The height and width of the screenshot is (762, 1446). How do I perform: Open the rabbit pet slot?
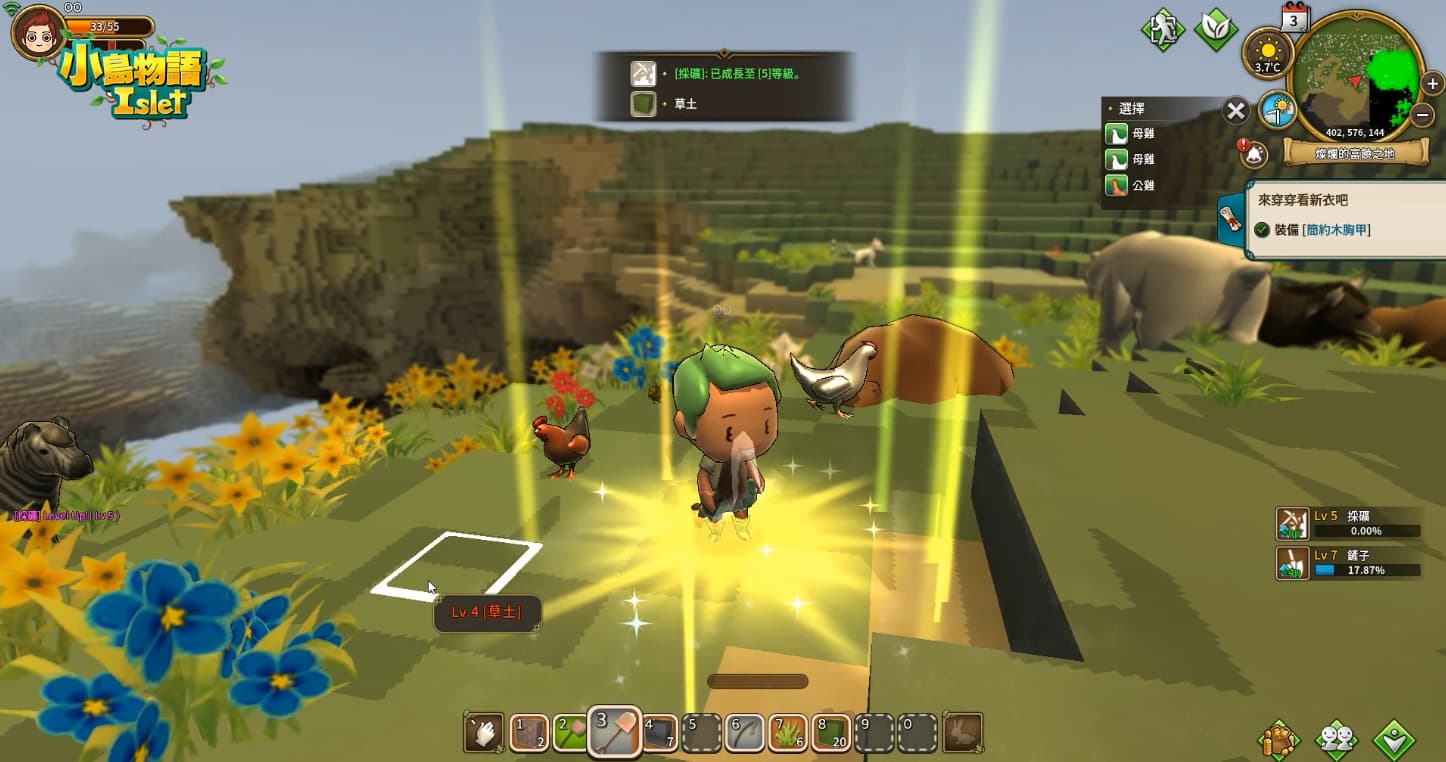click(963, 733)
